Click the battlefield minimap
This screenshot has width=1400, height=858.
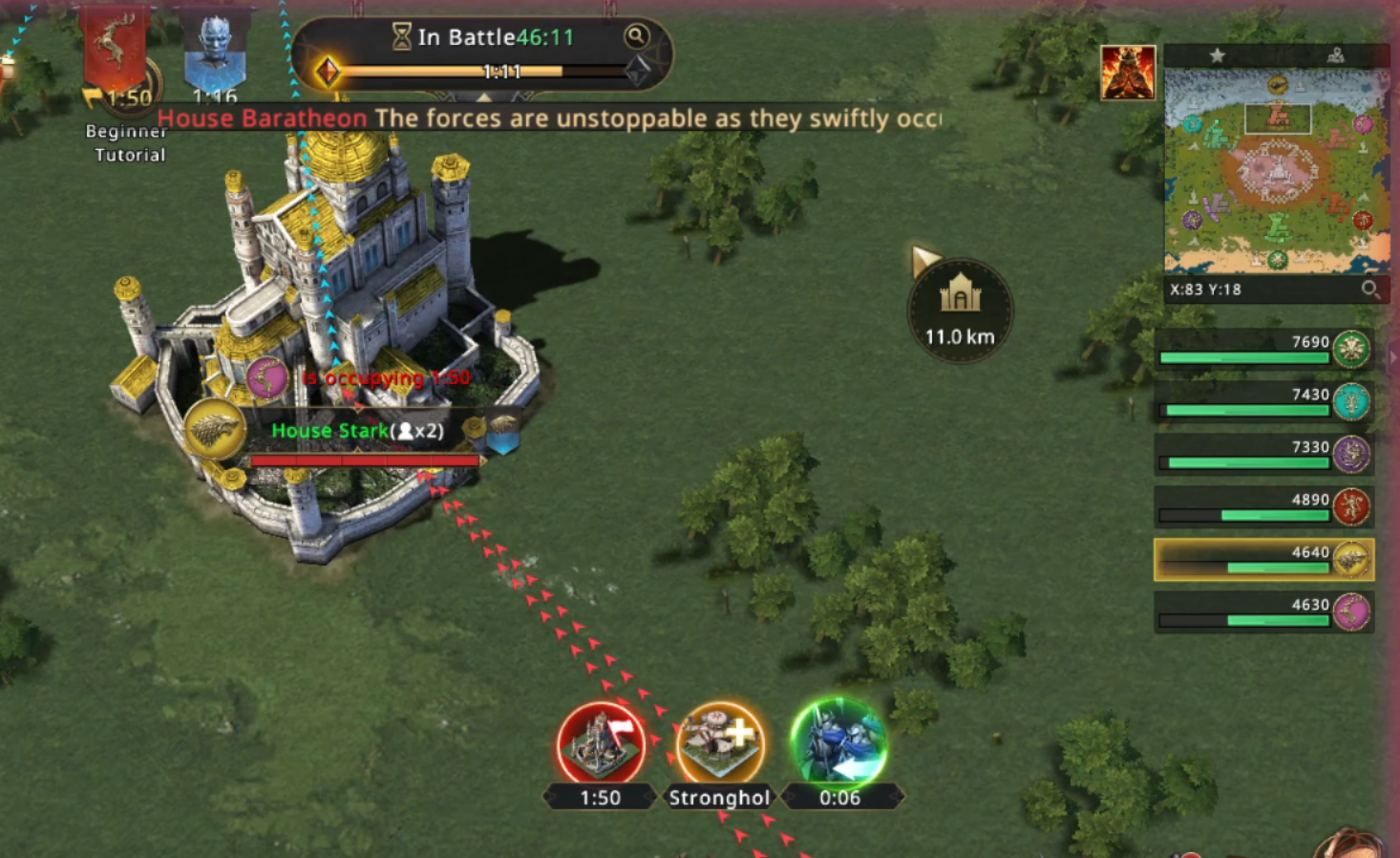1276,172
